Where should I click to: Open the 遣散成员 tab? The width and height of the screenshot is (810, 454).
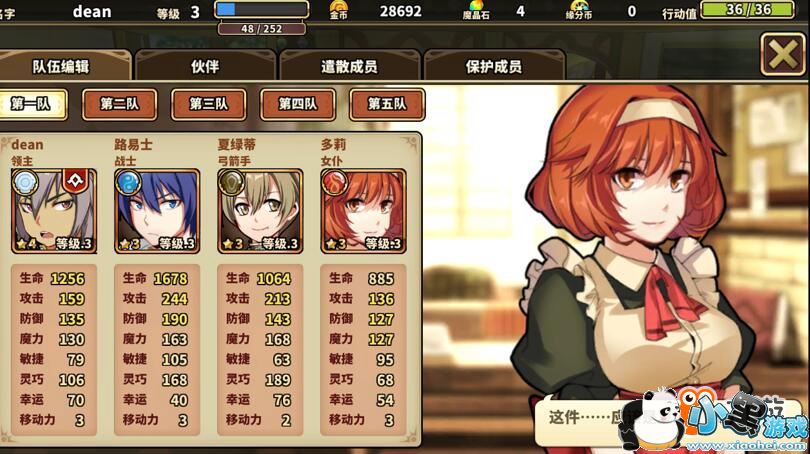349,66
